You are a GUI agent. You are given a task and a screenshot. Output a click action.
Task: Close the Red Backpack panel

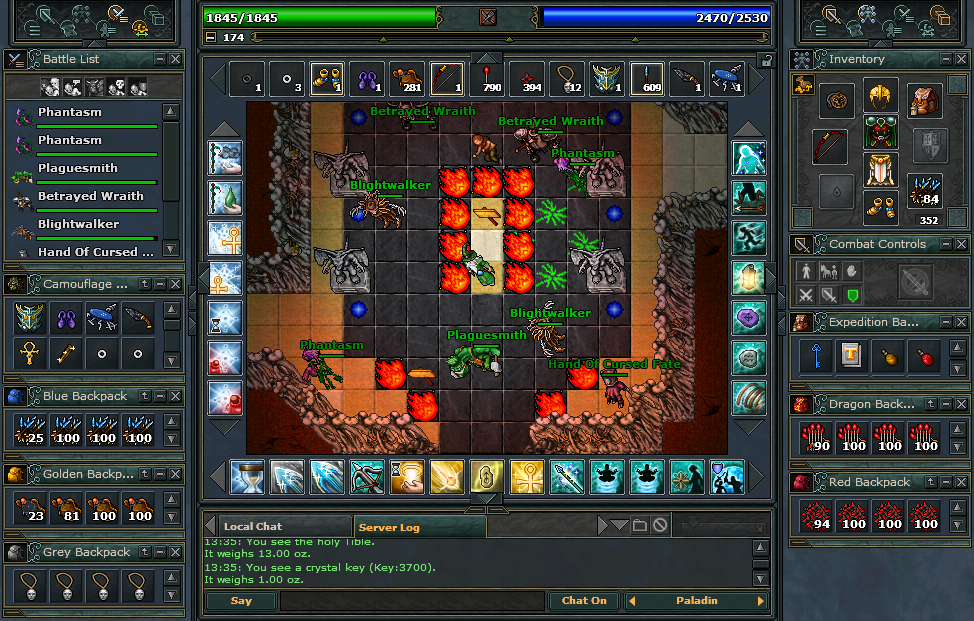point(961,482)
